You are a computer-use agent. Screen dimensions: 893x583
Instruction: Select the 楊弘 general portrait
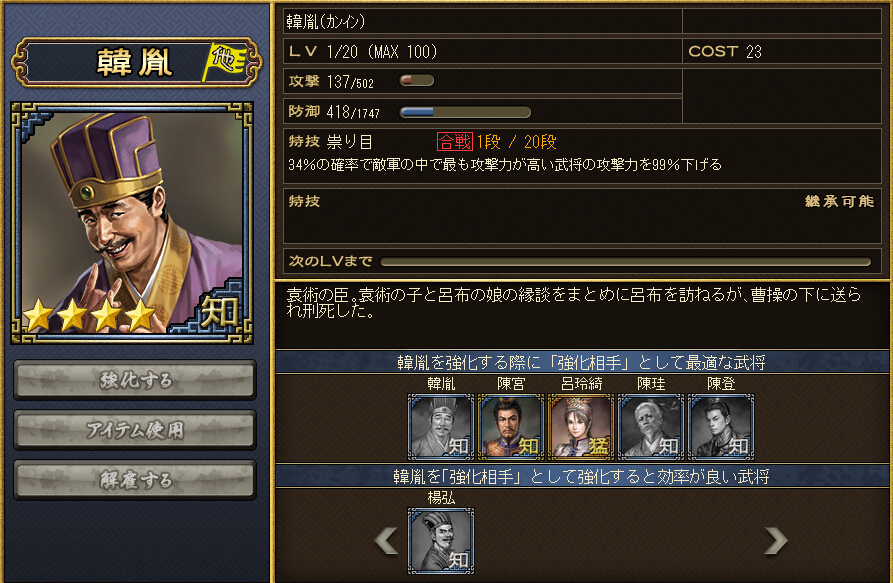click(441, 540)
